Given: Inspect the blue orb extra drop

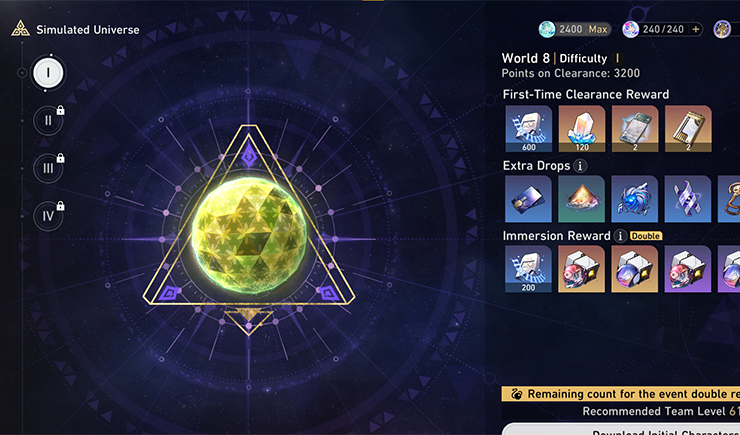Looking at the screenshot, I should tap(634, 199).
